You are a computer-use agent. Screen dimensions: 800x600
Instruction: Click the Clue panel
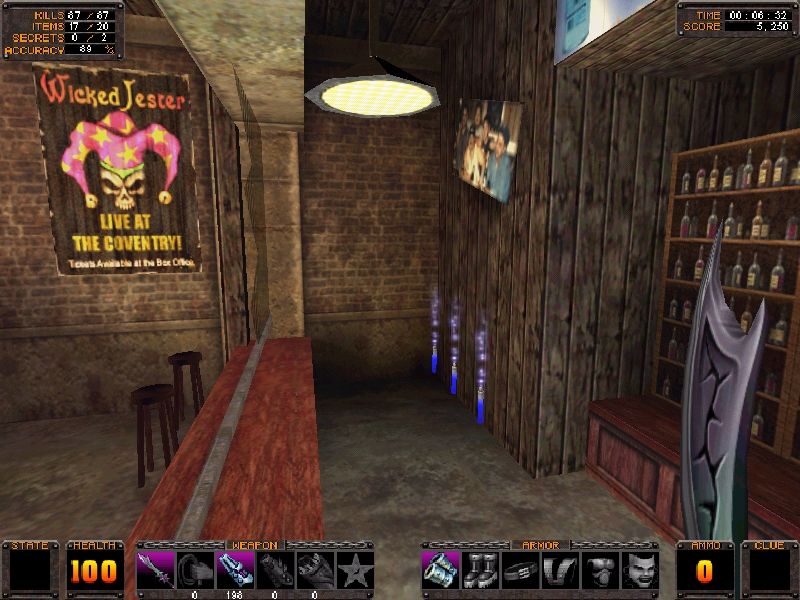770,570
